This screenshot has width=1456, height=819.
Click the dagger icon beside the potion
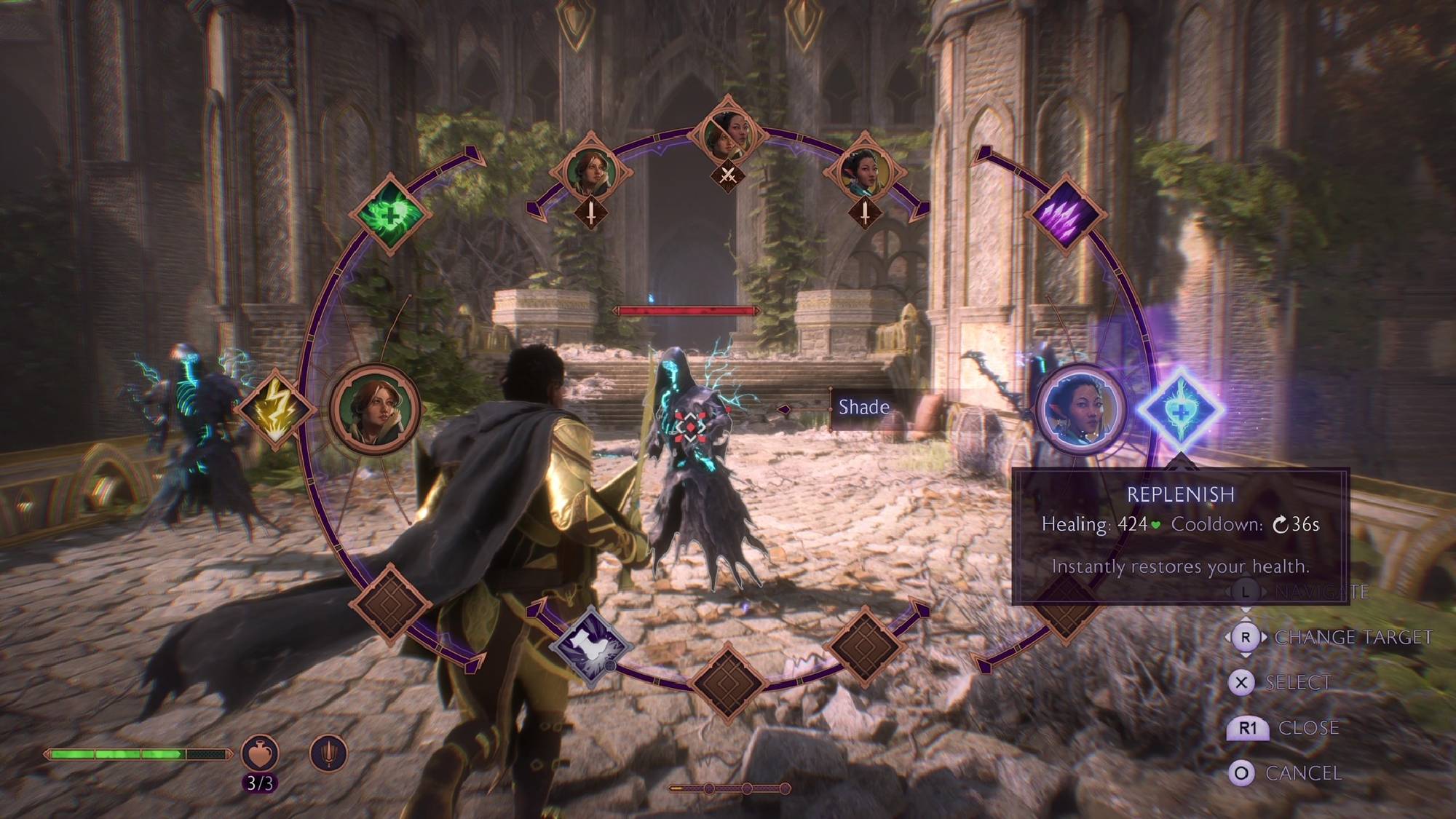328,753
